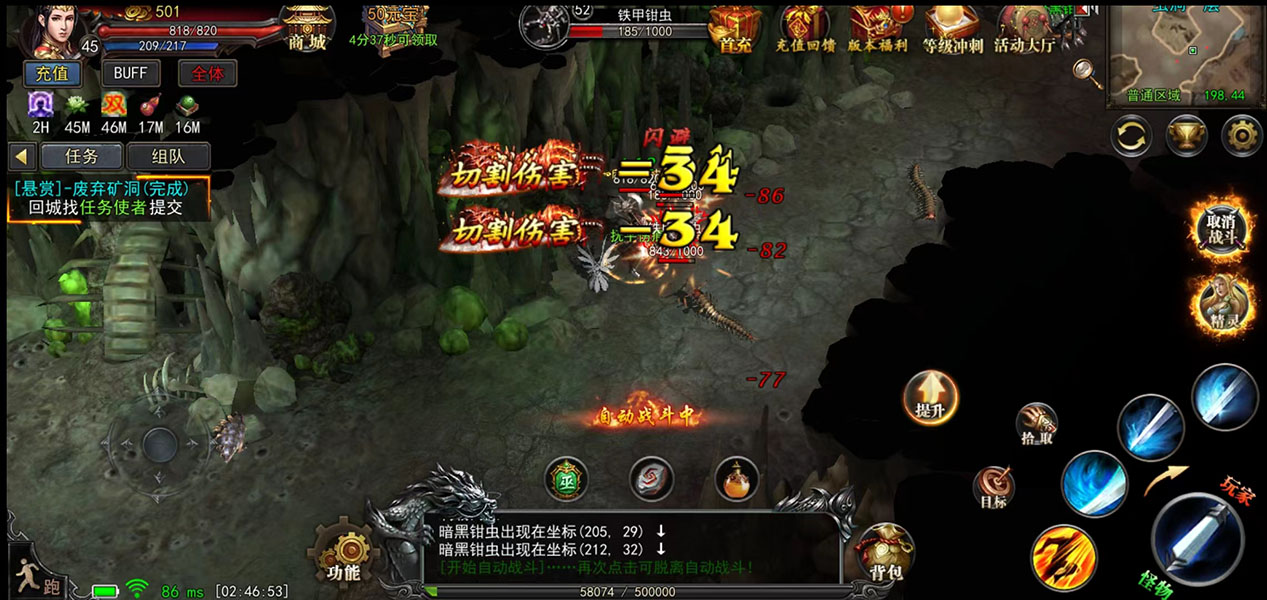Screen dimensions: 1267x600
Task: Use the orange potion quick slot
Action: 737,479
